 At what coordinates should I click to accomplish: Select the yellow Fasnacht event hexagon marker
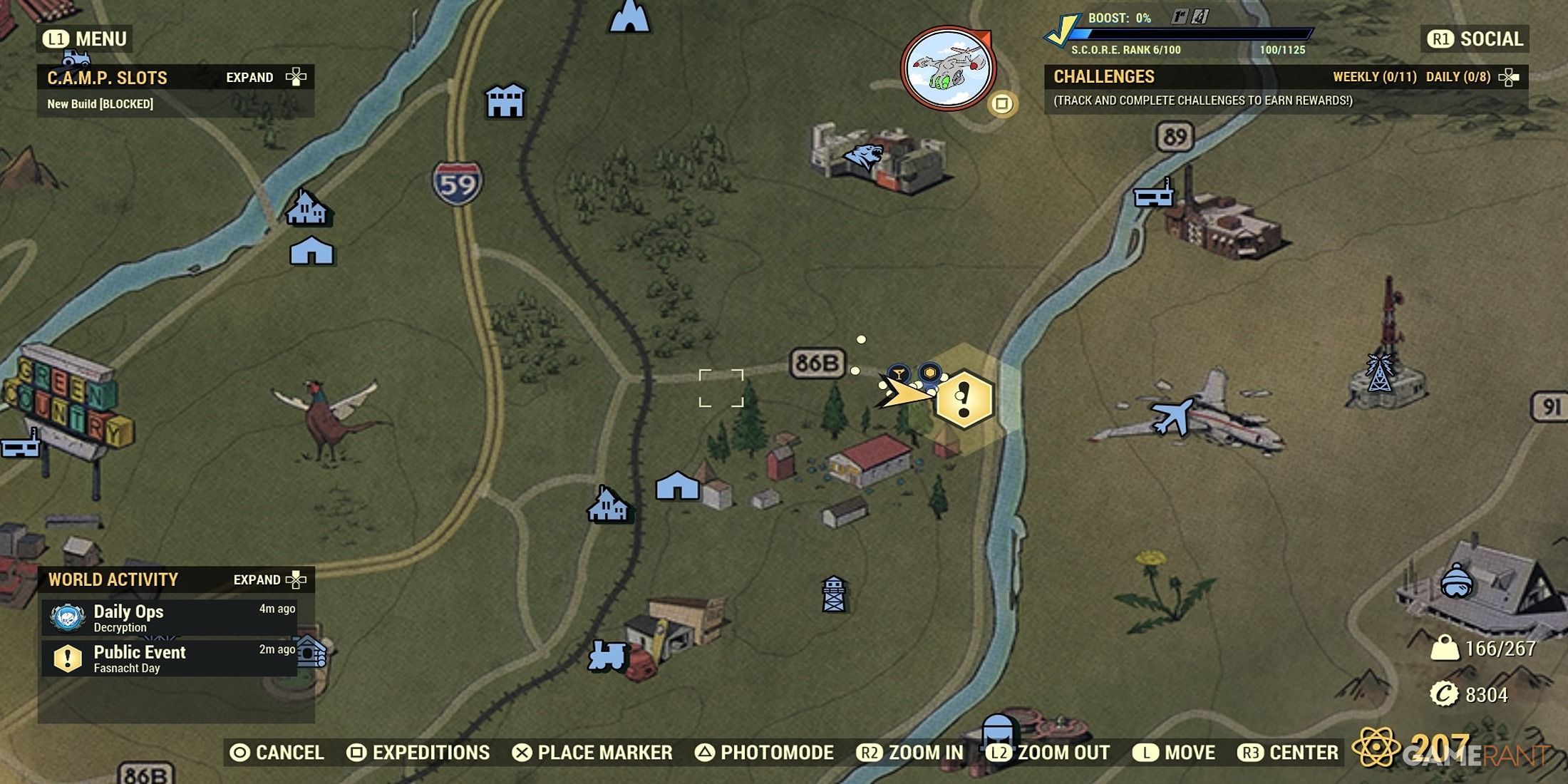pos(964,400)
